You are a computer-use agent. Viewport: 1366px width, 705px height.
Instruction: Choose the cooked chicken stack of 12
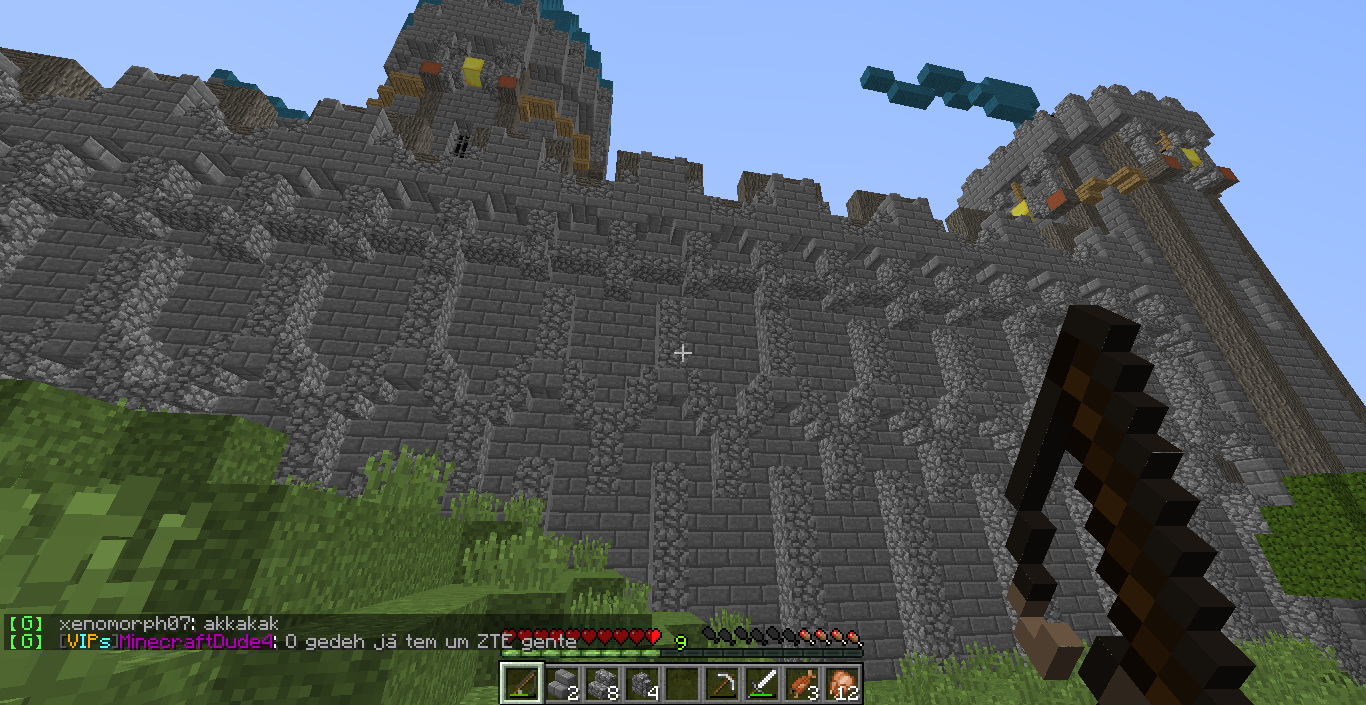pos(842,683)
